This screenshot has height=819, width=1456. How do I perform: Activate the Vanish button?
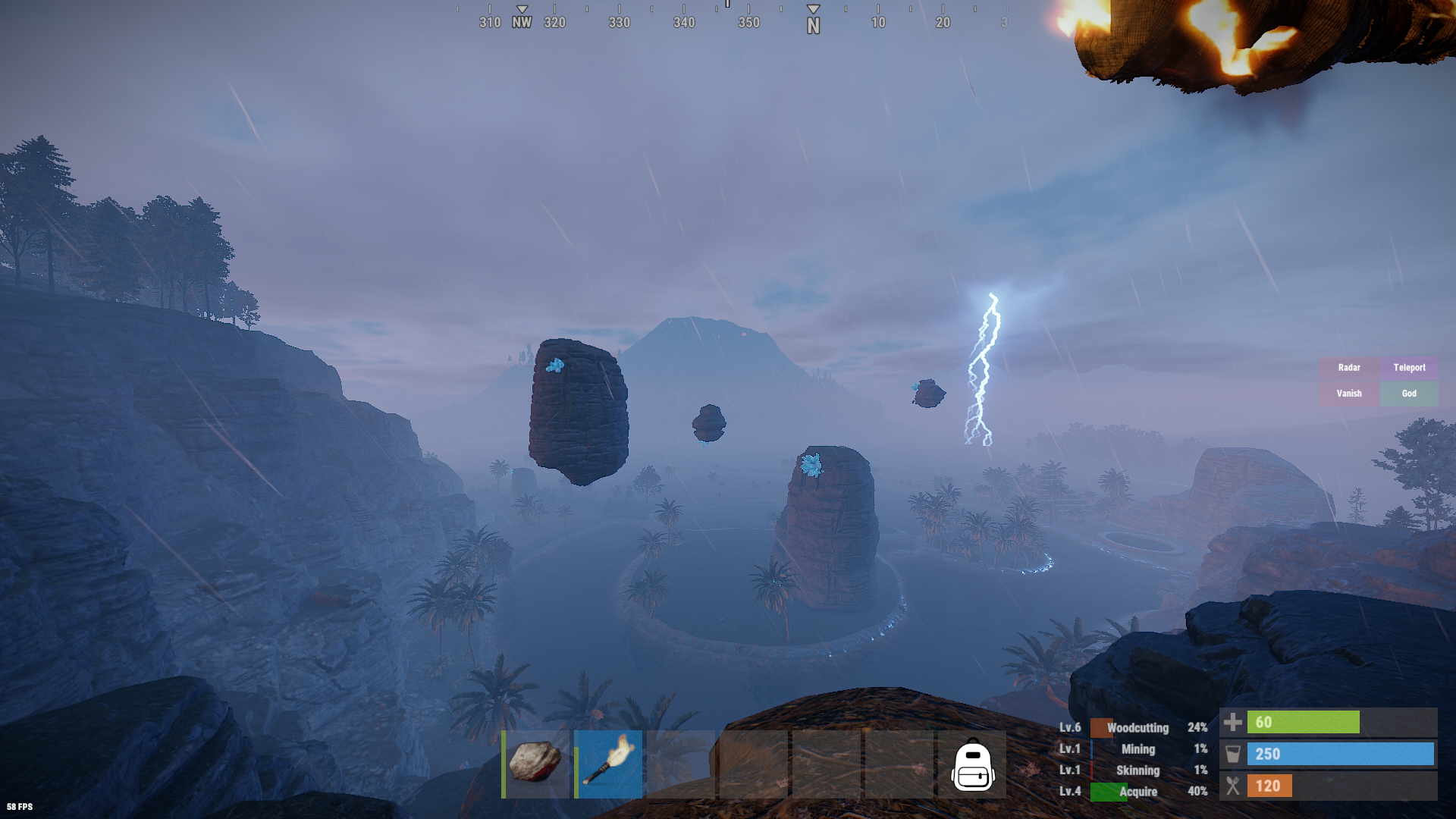tap(1348, 394)
